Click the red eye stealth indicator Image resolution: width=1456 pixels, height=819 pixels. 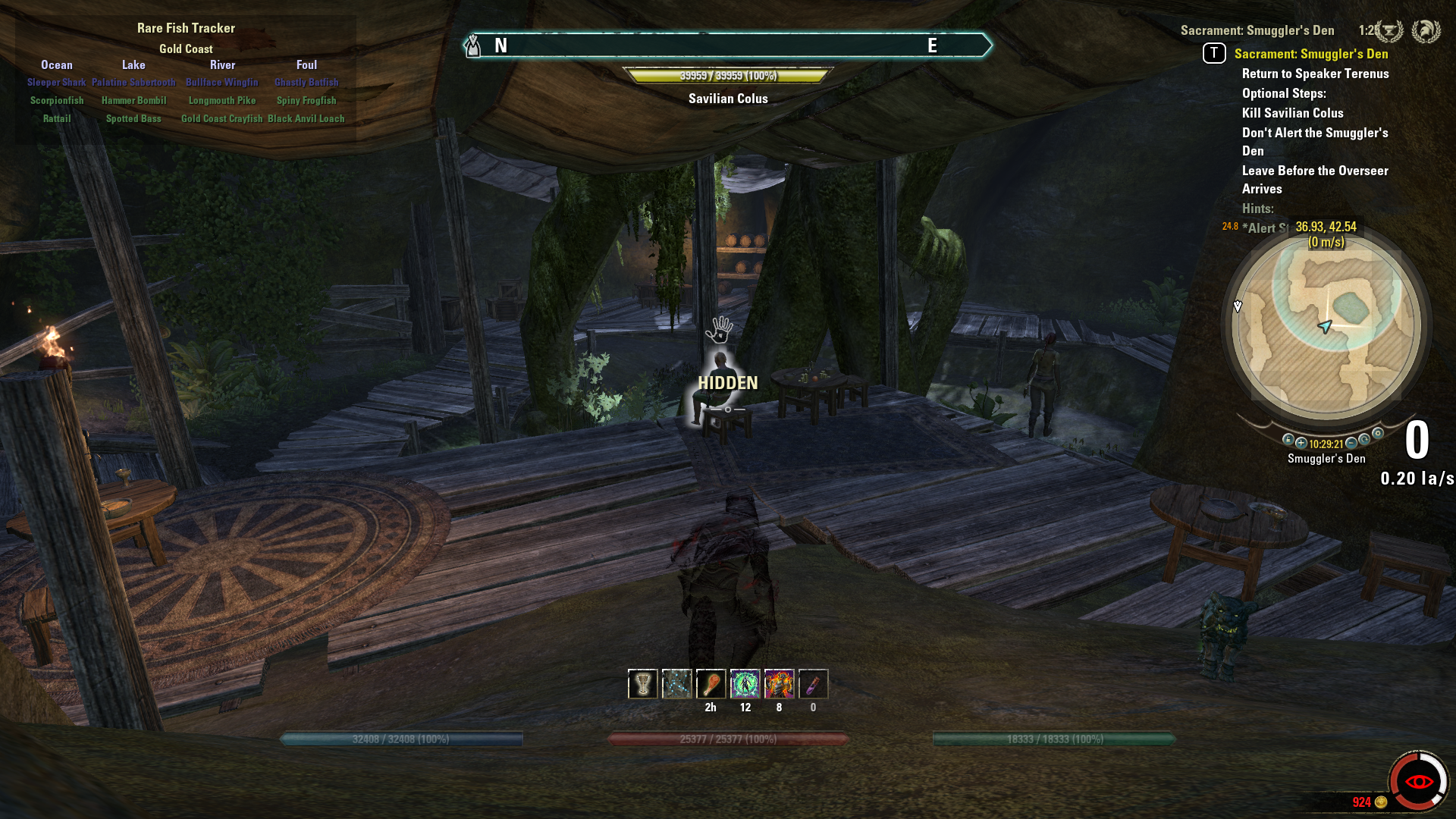pos(1418,781)
